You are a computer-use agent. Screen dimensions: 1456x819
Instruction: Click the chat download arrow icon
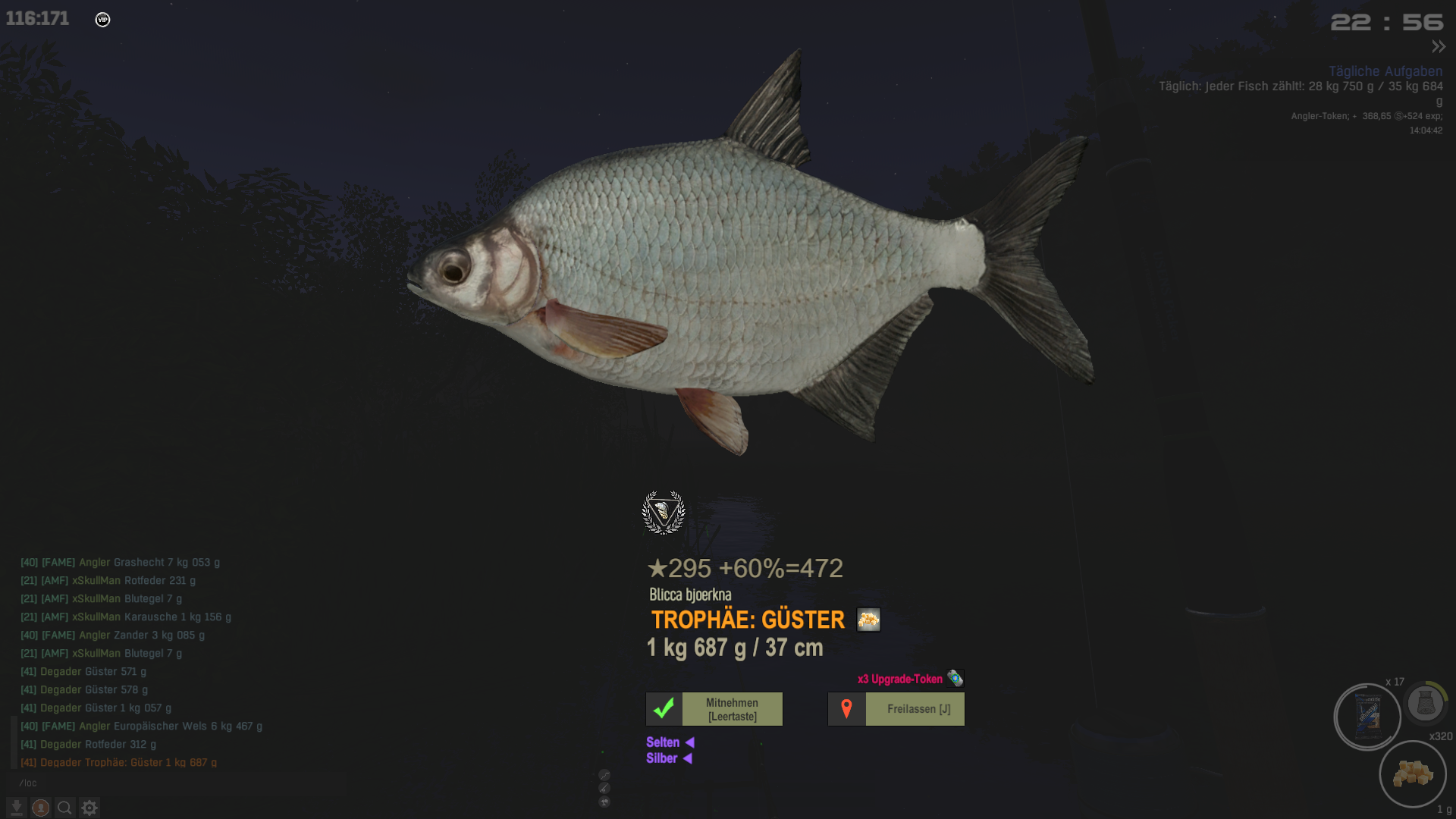point(17,808)
